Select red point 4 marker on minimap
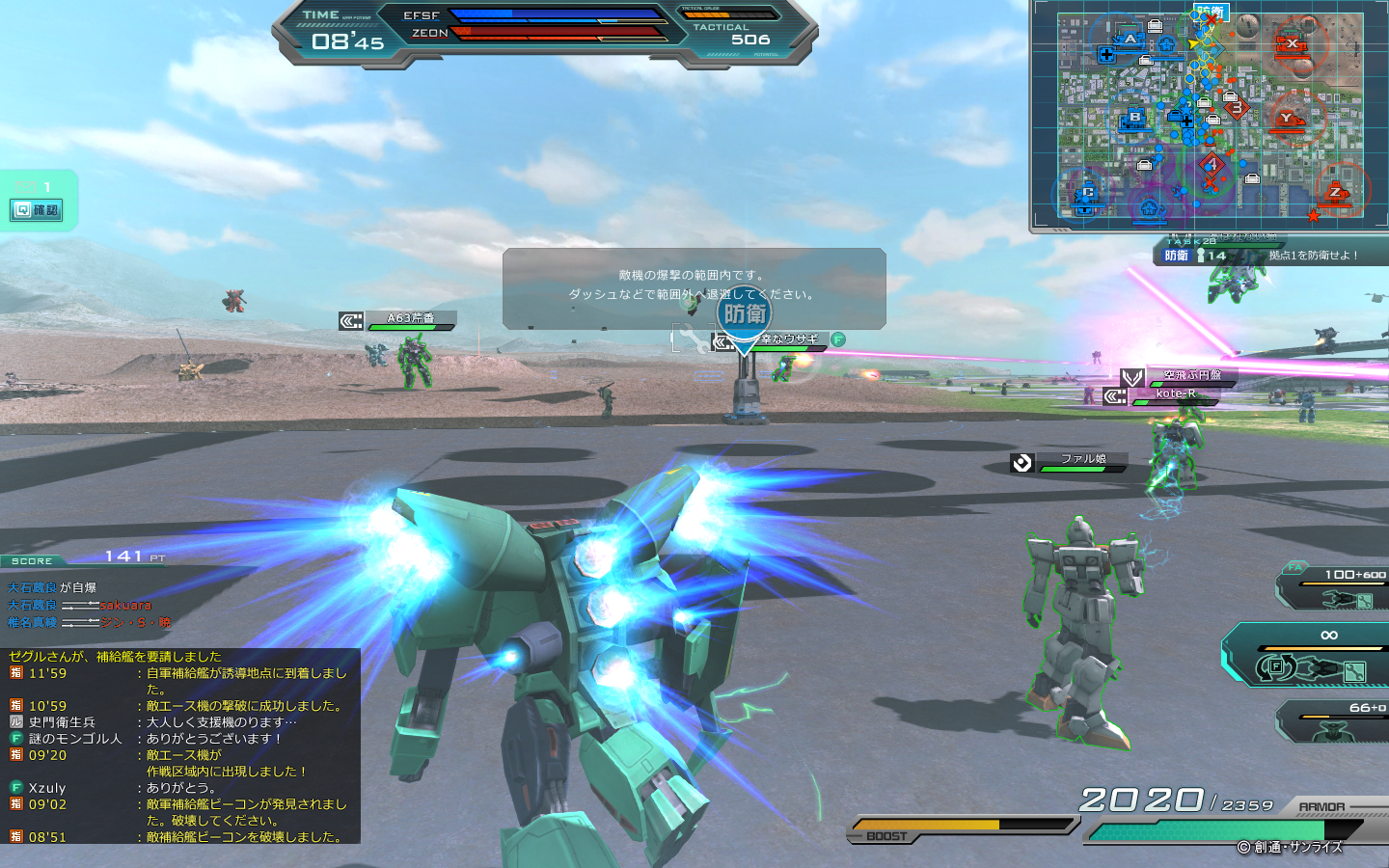 [x=1212, y=165]
